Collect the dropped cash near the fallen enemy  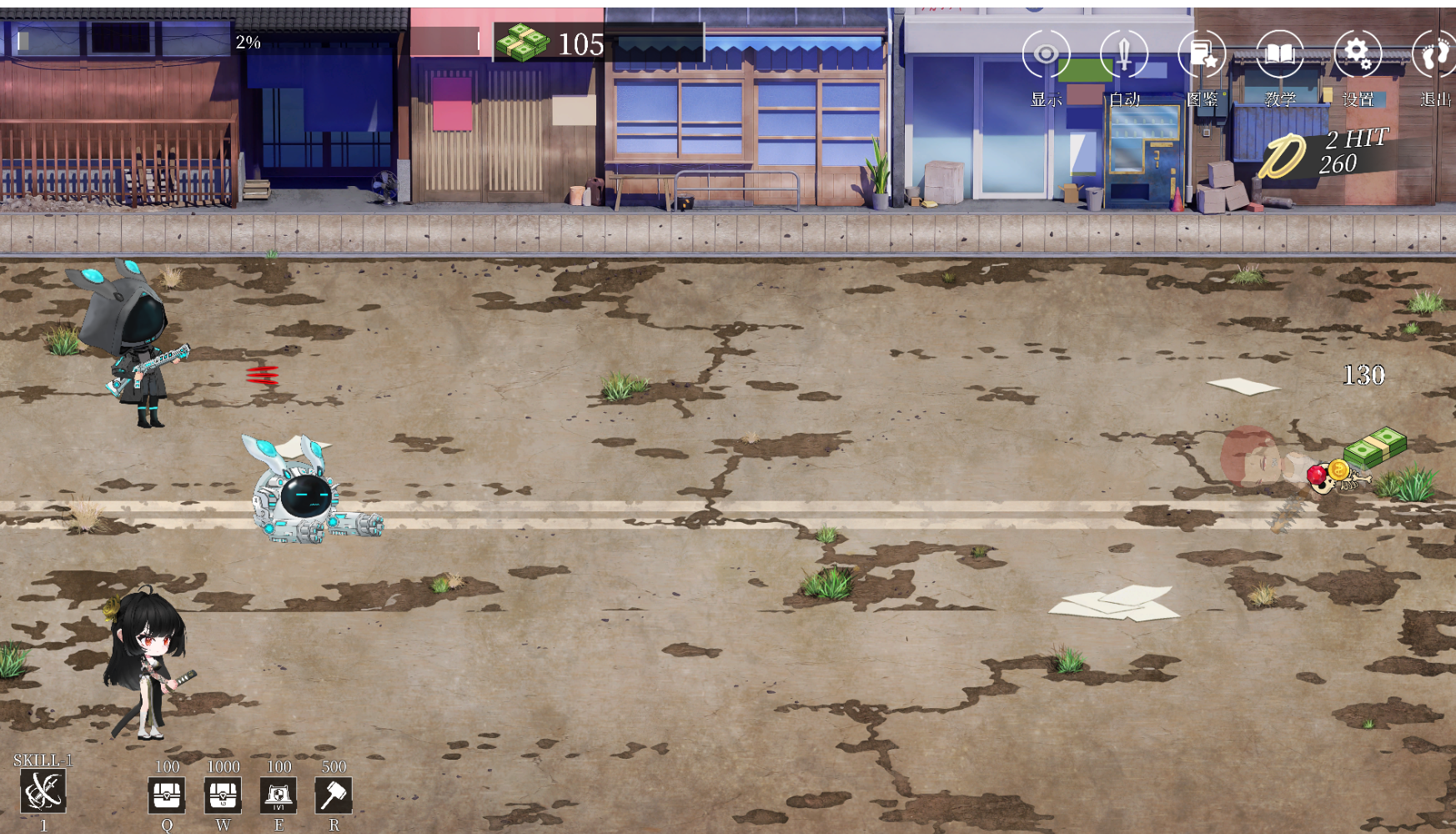point(1378,446)
